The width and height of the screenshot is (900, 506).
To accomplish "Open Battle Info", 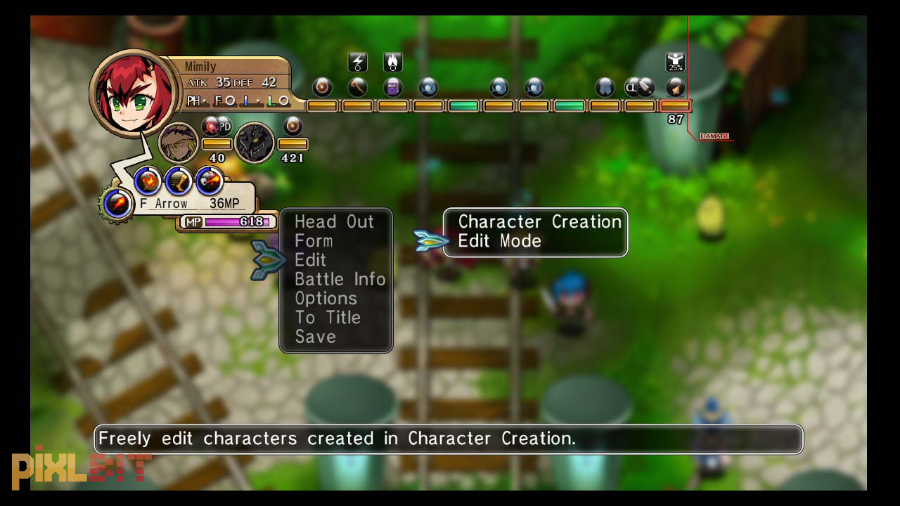I will pos(340,279).
